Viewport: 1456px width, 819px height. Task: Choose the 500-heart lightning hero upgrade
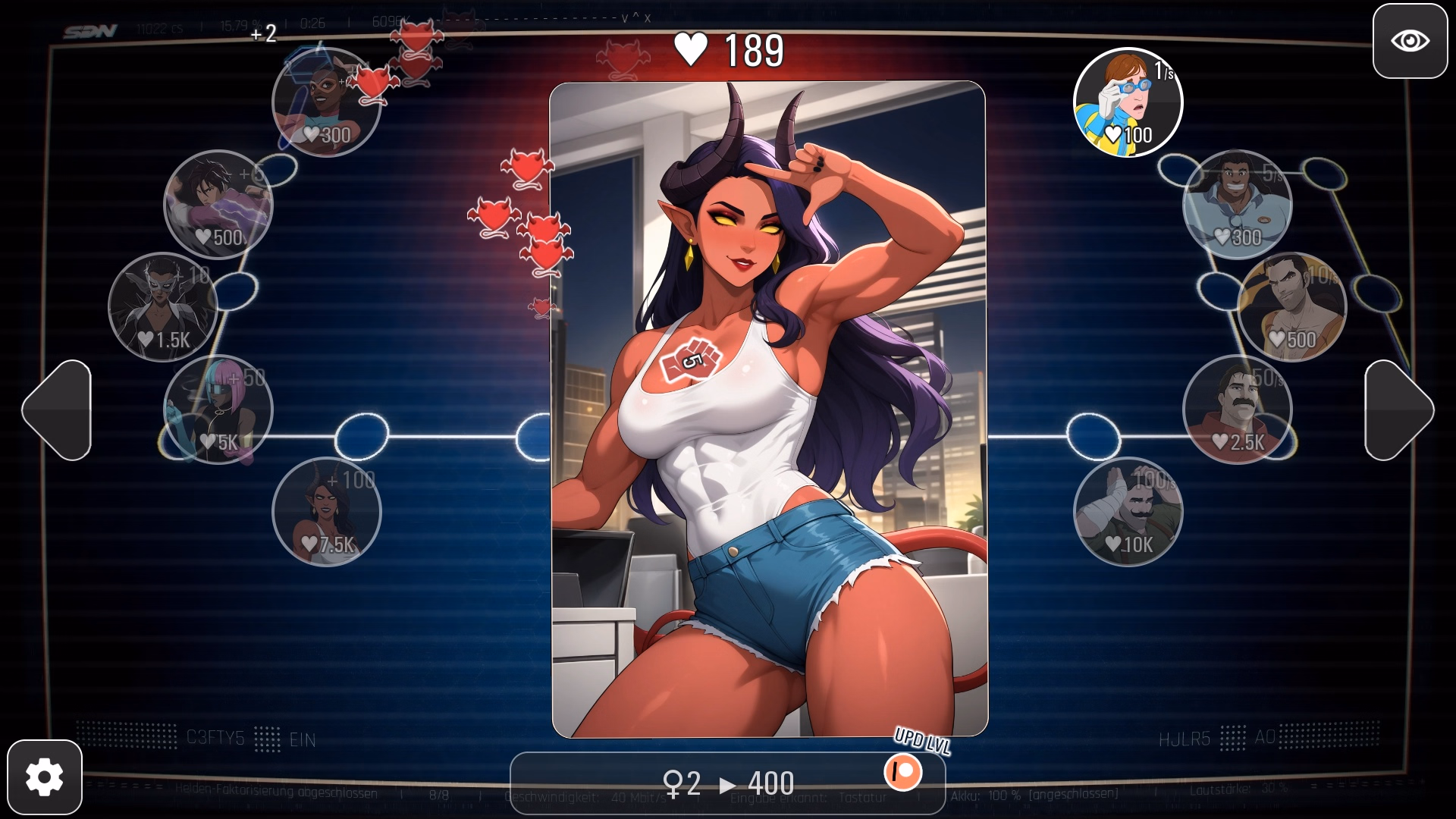[218, 205]
